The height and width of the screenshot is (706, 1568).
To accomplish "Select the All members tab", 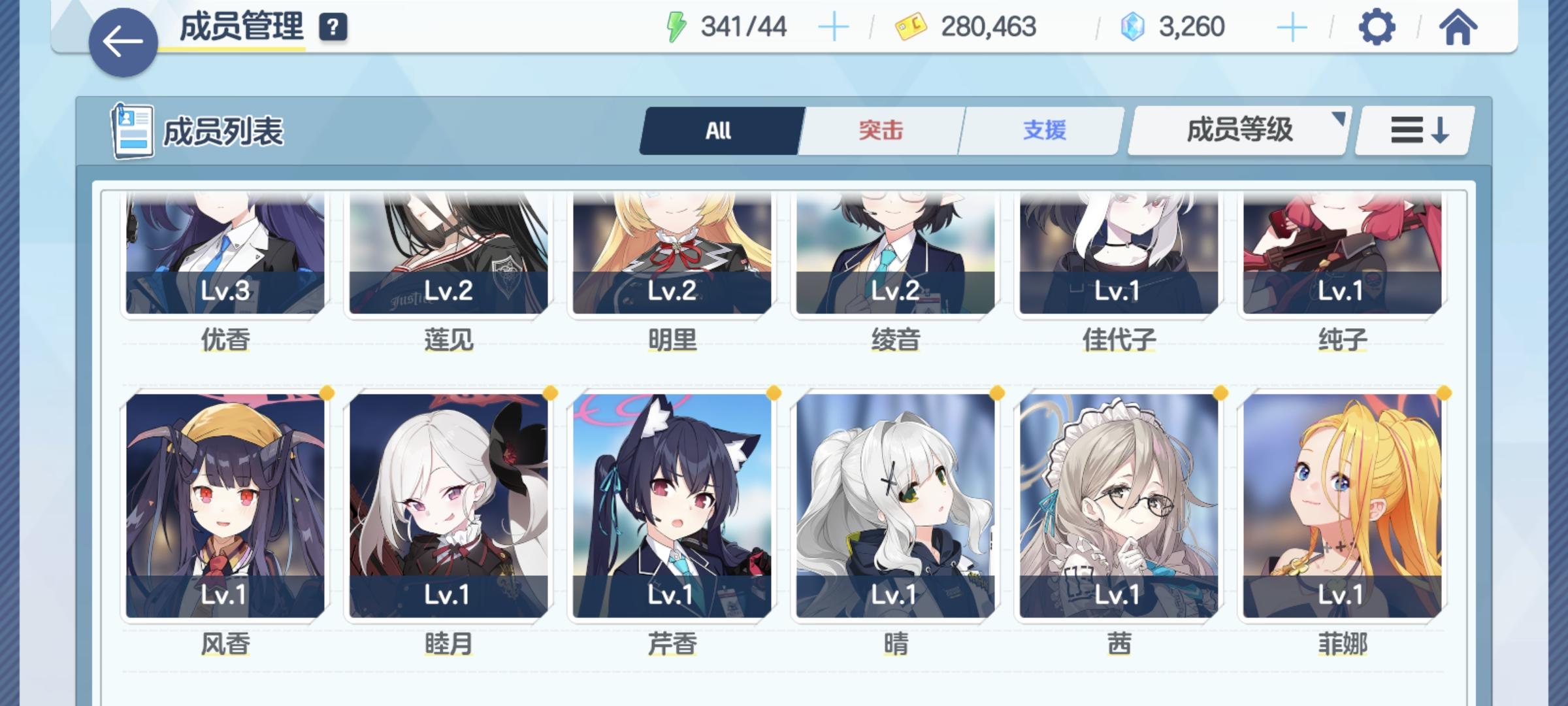I will coord(717,130).
